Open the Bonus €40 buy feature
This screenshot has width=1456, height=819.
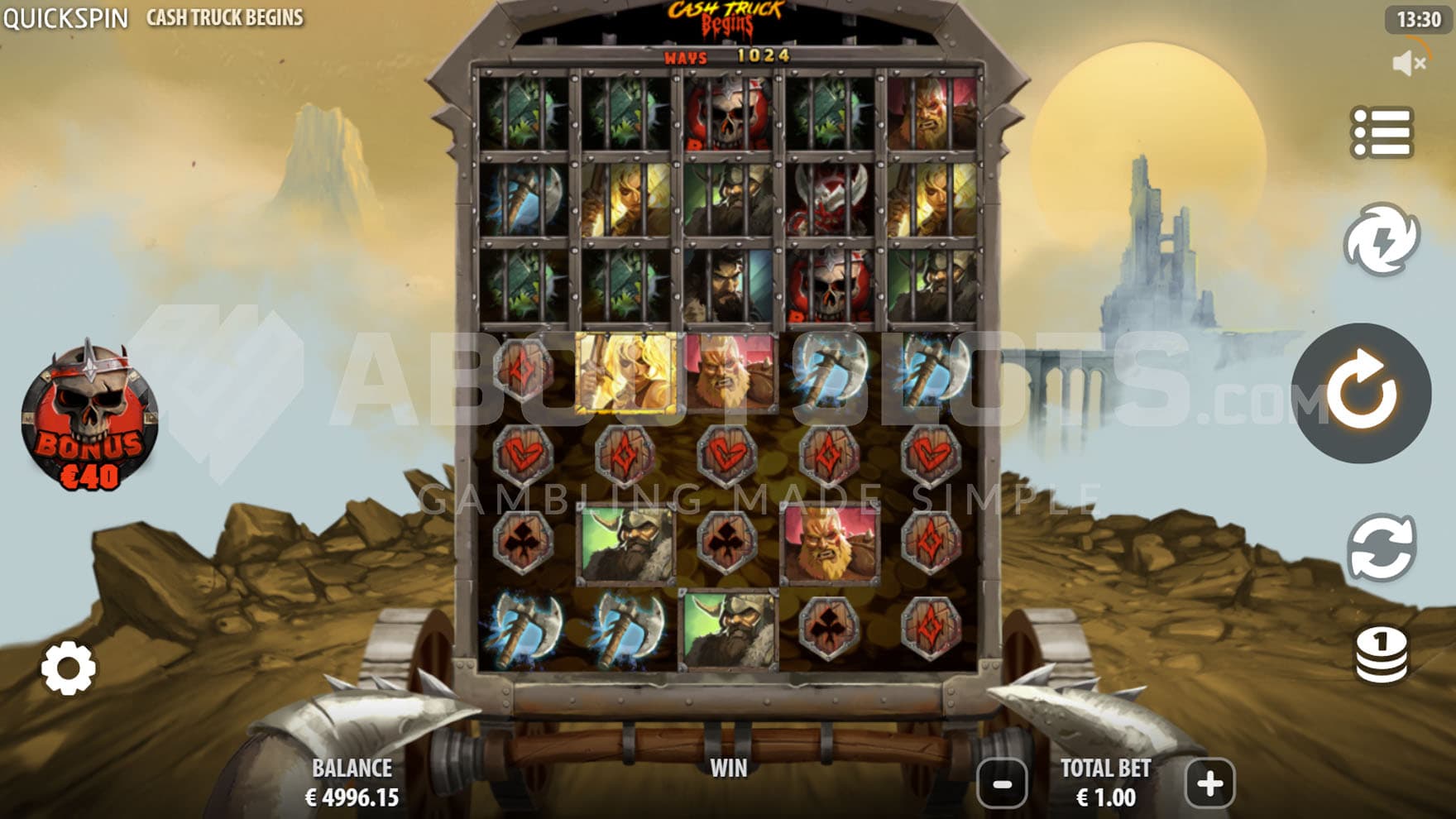click(89, 418)
